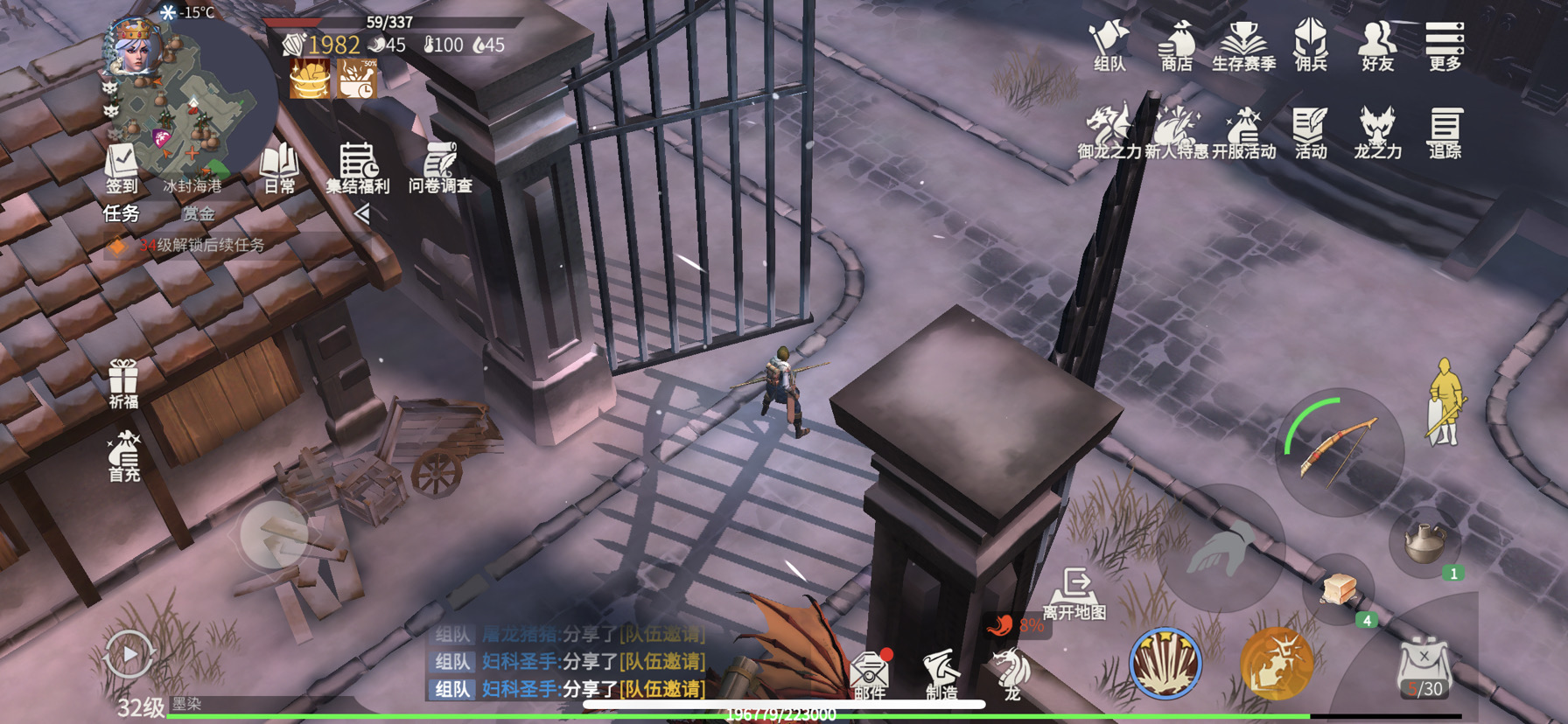Click the 签到 daily check-in icon
The width and height of the screenshot is (1568, 724).
tap(122, 168)
